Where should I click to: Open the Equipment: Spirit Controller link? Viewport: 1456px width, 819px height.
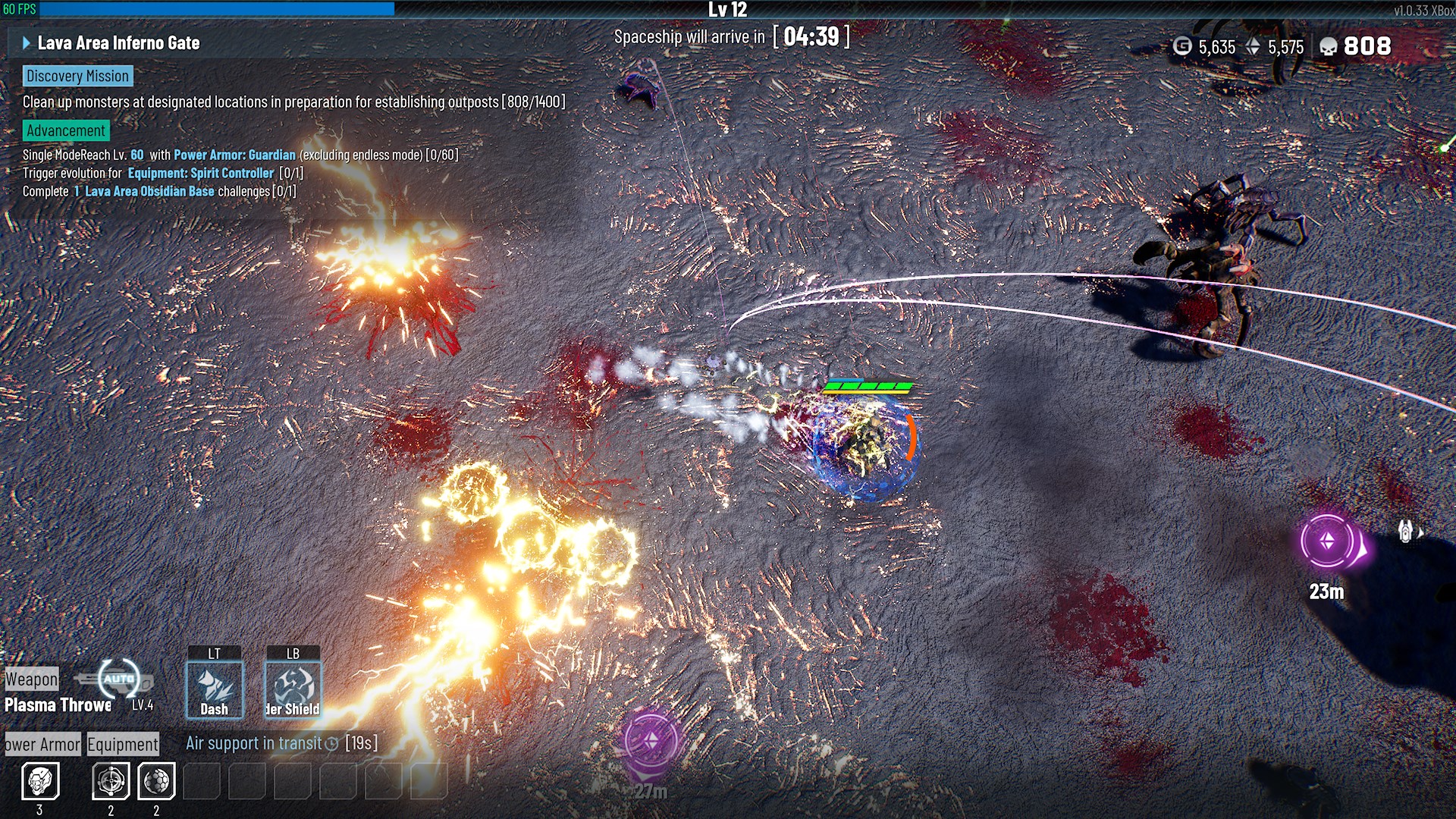tap(200, 173)
